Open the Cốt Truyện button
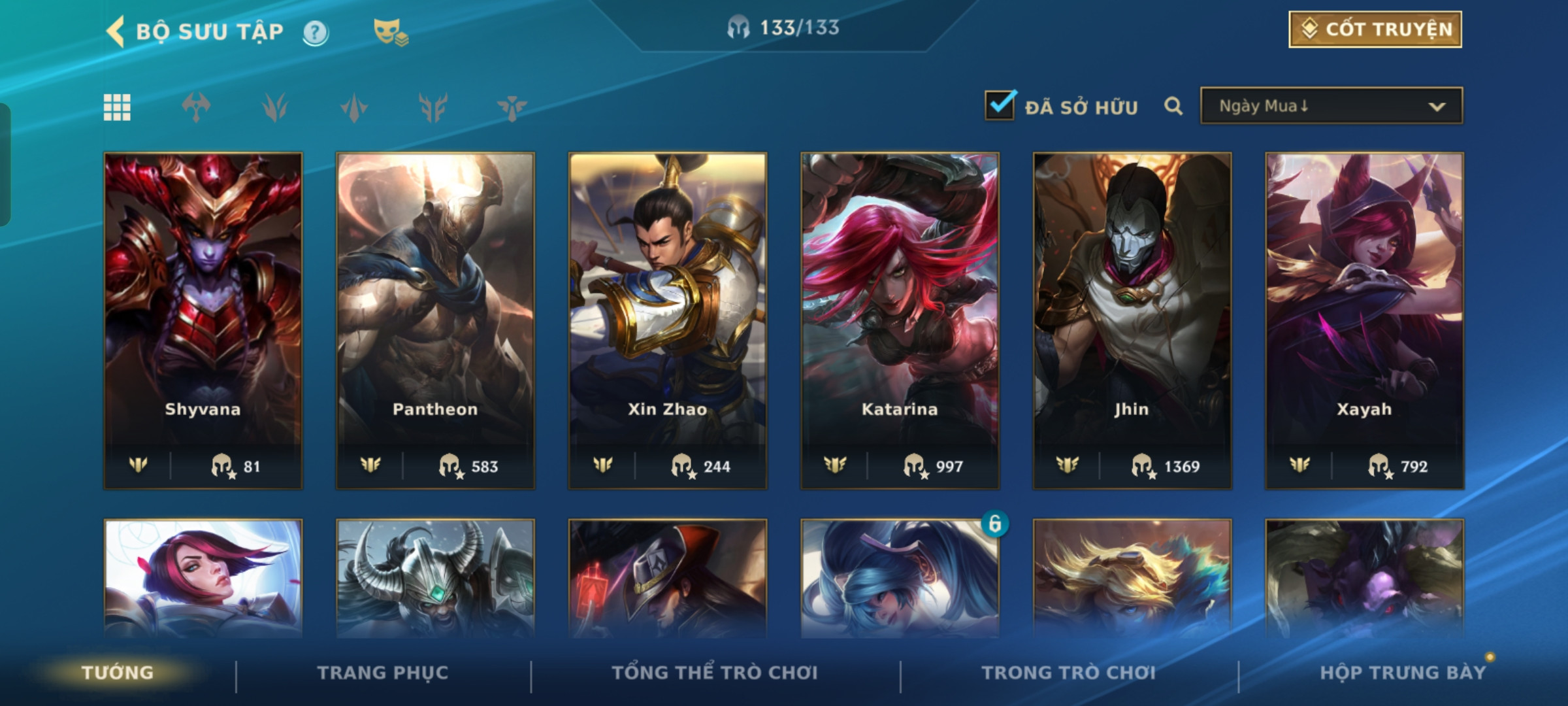Image resolution: width=1568 pixels, height=706 pixels. tap(1375, 29)
